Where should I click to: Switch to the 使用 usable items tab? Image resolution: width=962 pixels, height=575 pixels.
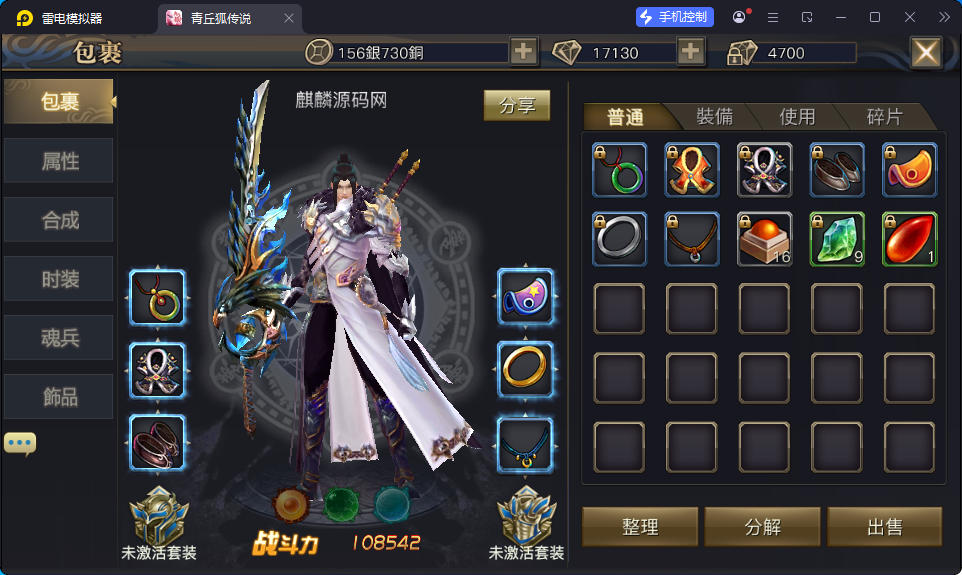click(797, 117)
